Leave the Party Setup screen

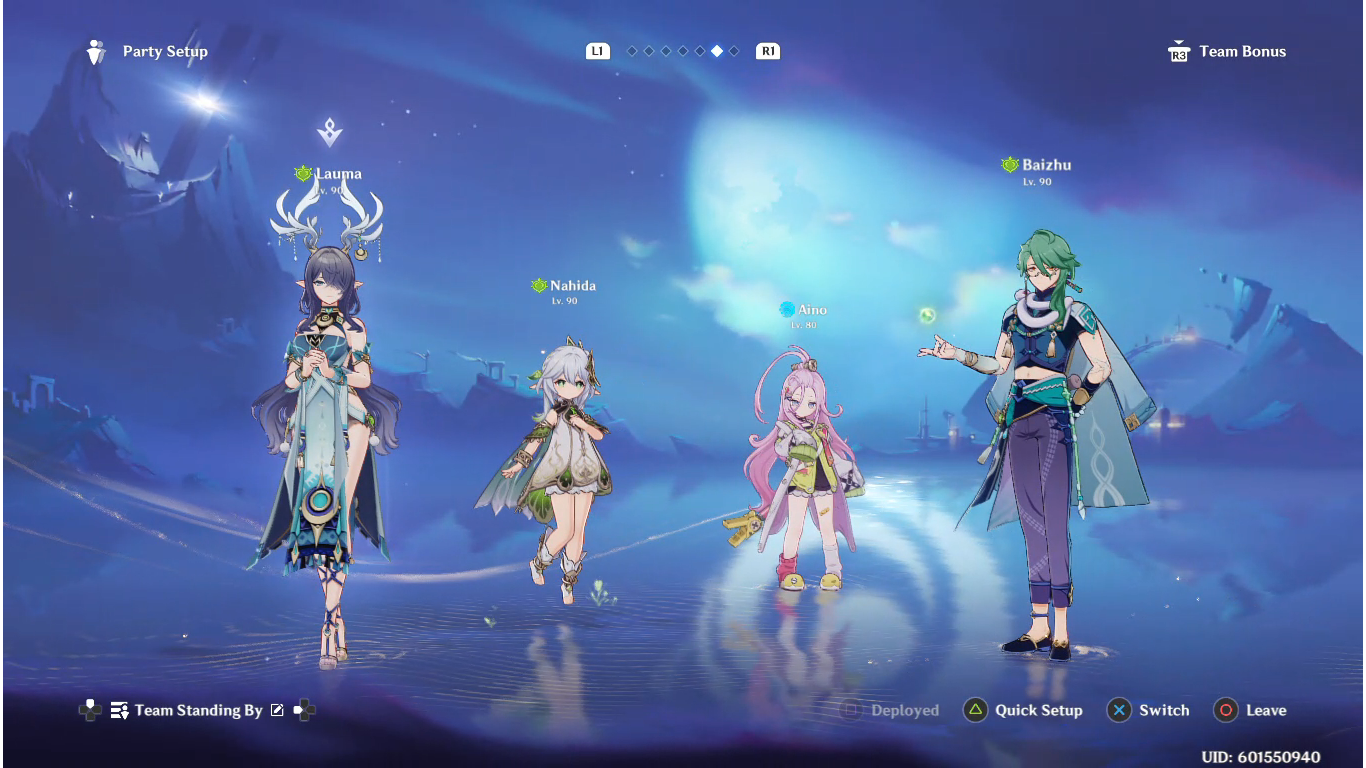point(1250,710)
